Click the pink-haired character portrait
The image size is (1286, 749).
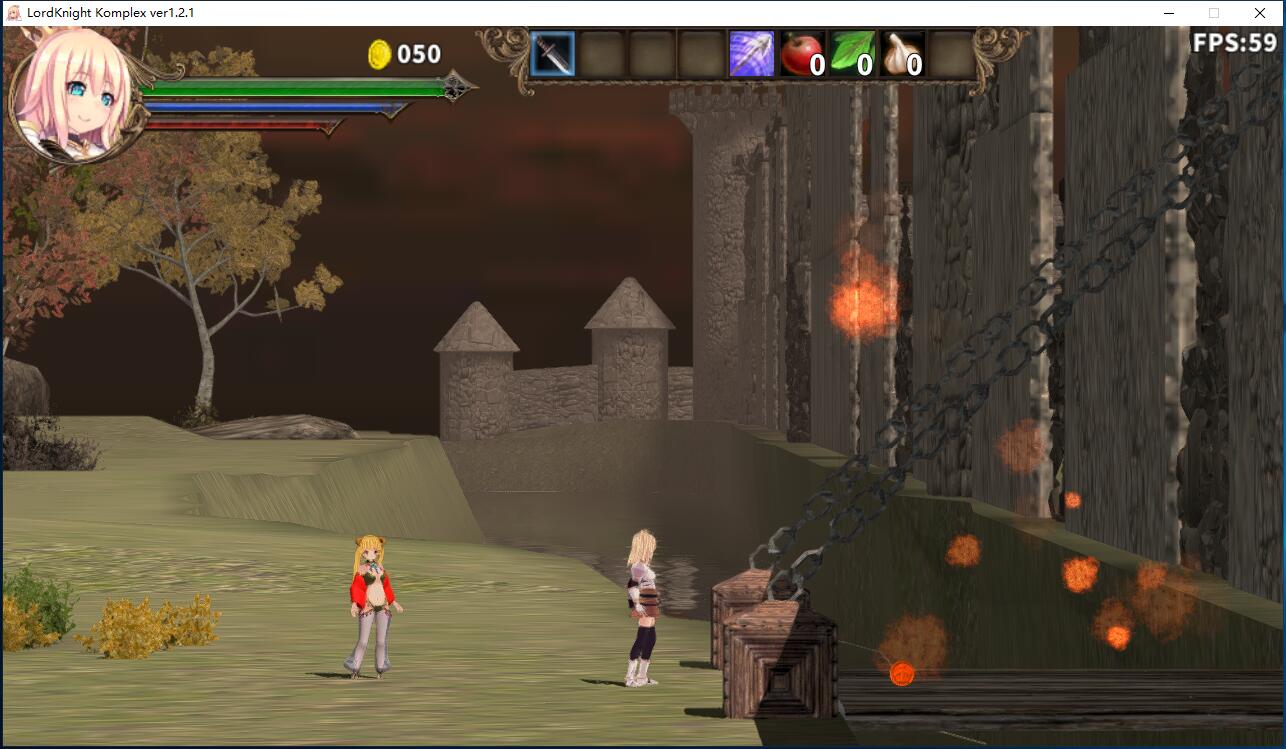point(72,95)
